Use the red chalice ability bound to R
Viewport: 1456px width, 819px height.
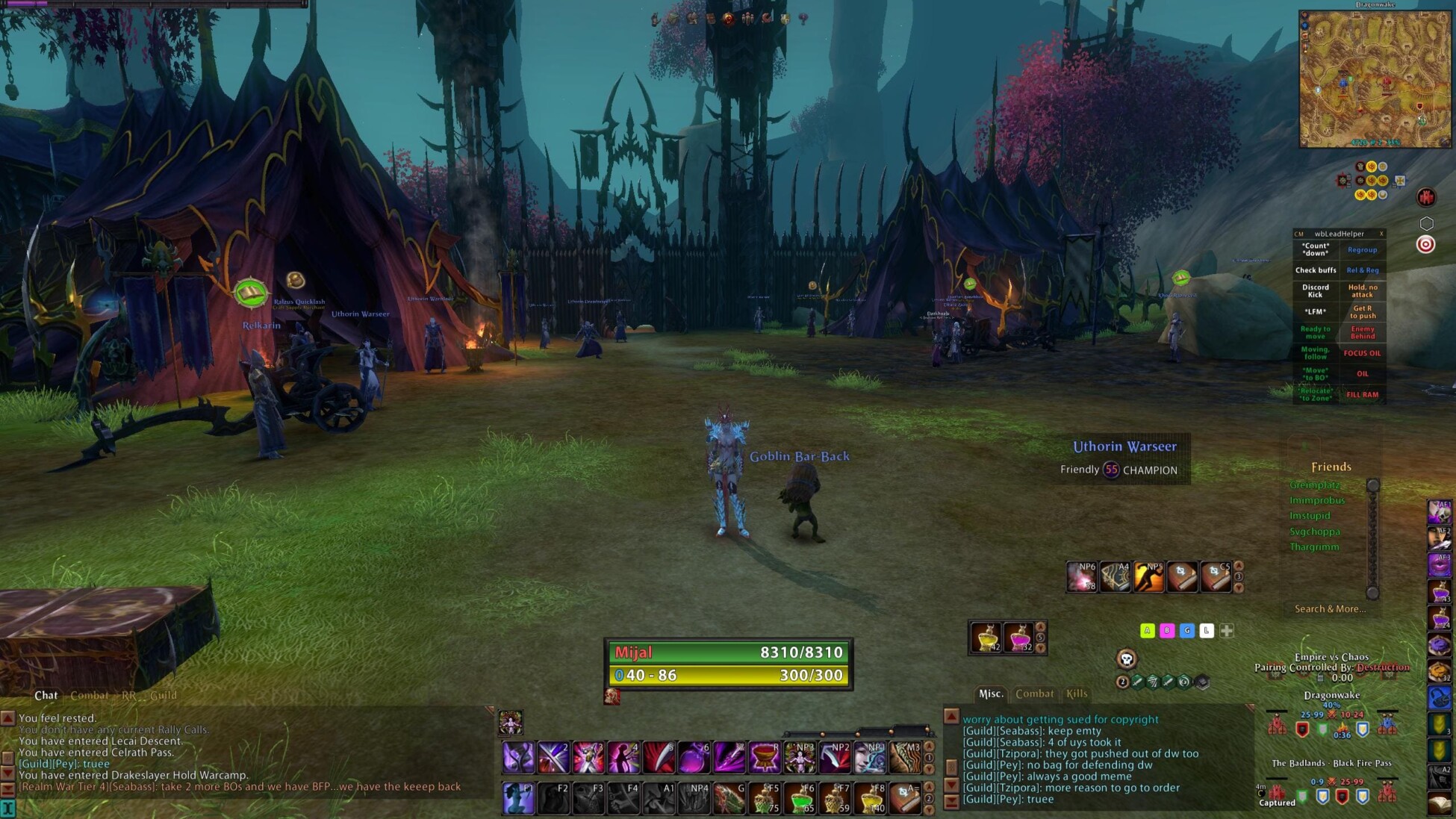tap(765, 758)
